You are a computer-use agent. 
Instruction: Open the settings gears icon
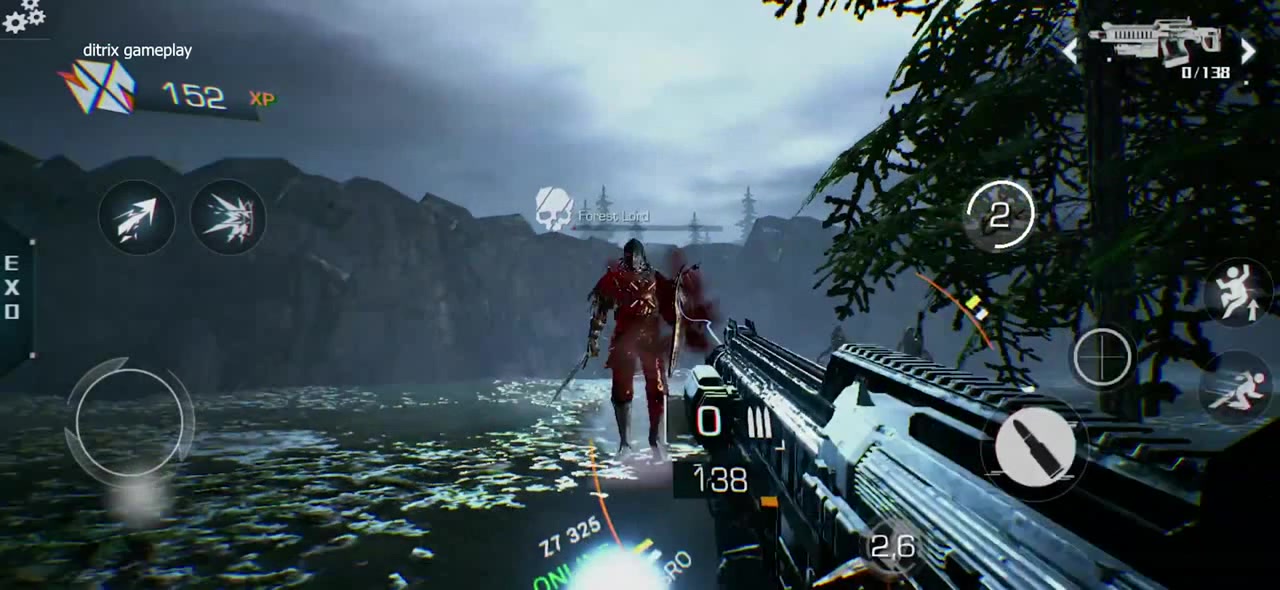[24, 15]
